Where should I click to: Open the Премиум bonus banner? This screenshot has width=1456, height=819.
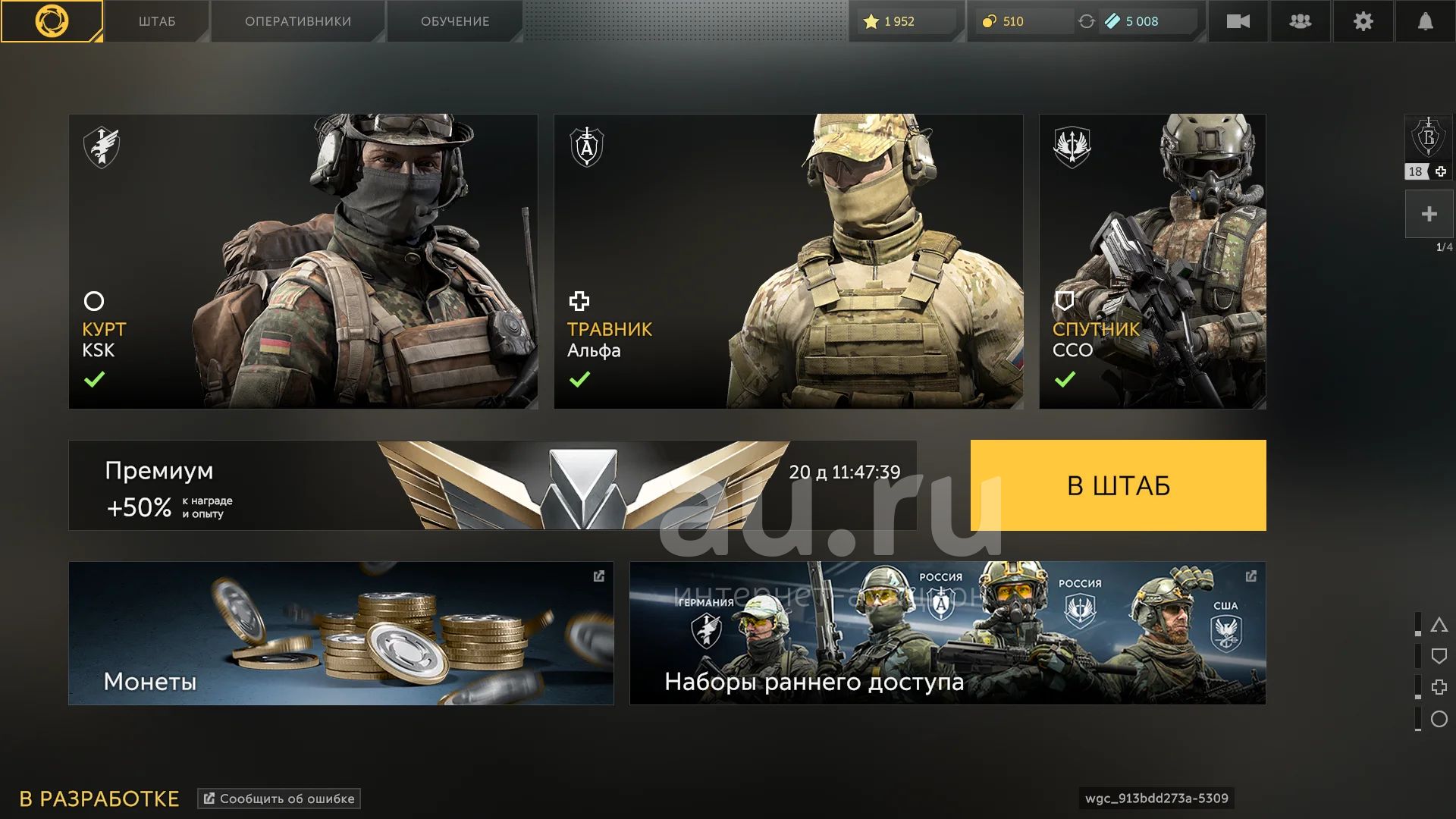point(492,485)
